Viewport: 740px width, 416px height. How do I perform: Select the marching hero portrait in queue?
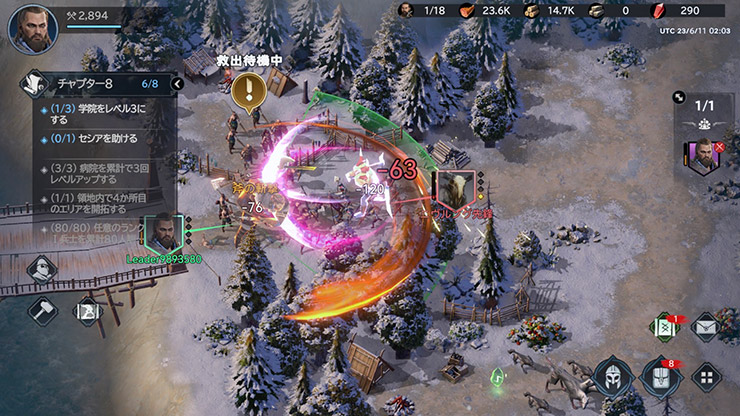[703, 156]
